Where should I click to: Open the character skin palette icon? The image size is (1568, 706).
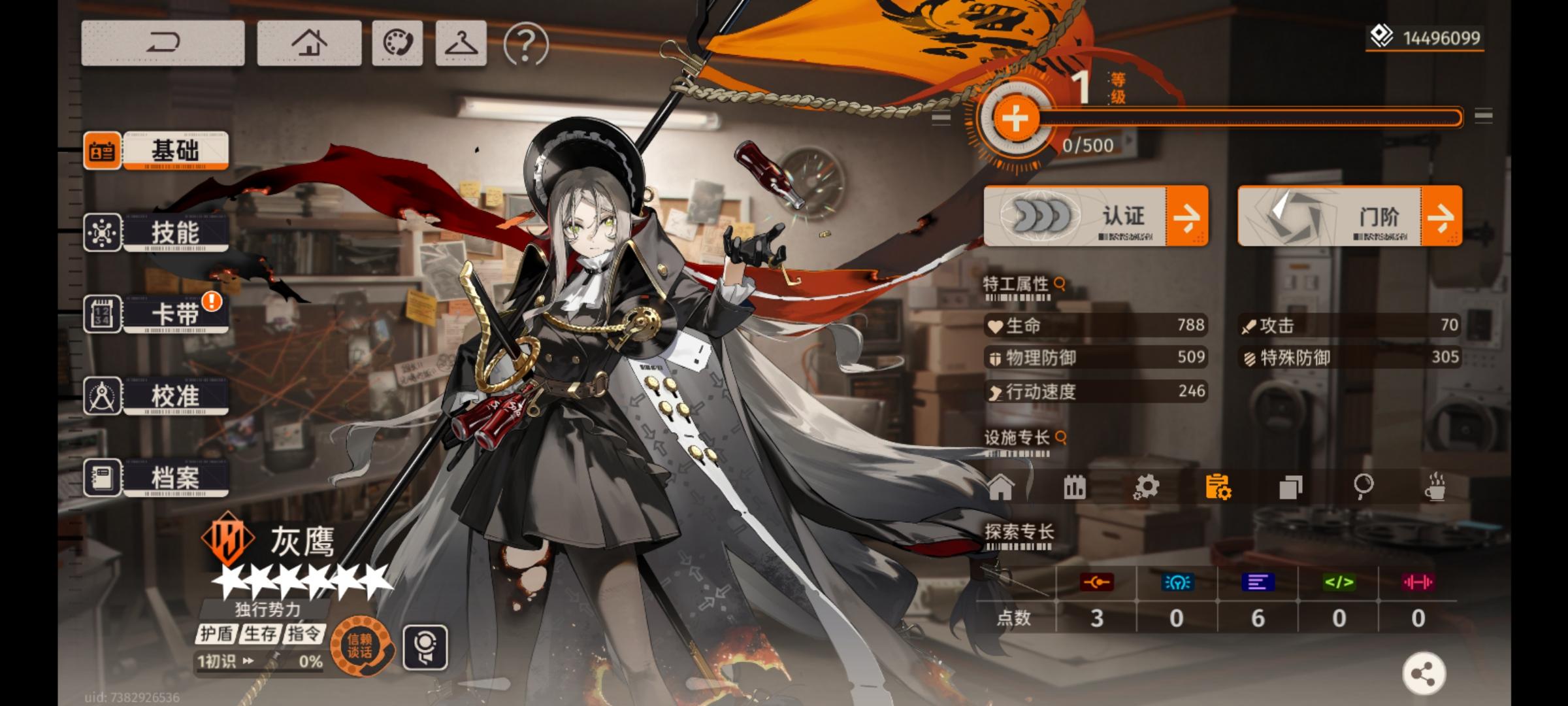397,42
